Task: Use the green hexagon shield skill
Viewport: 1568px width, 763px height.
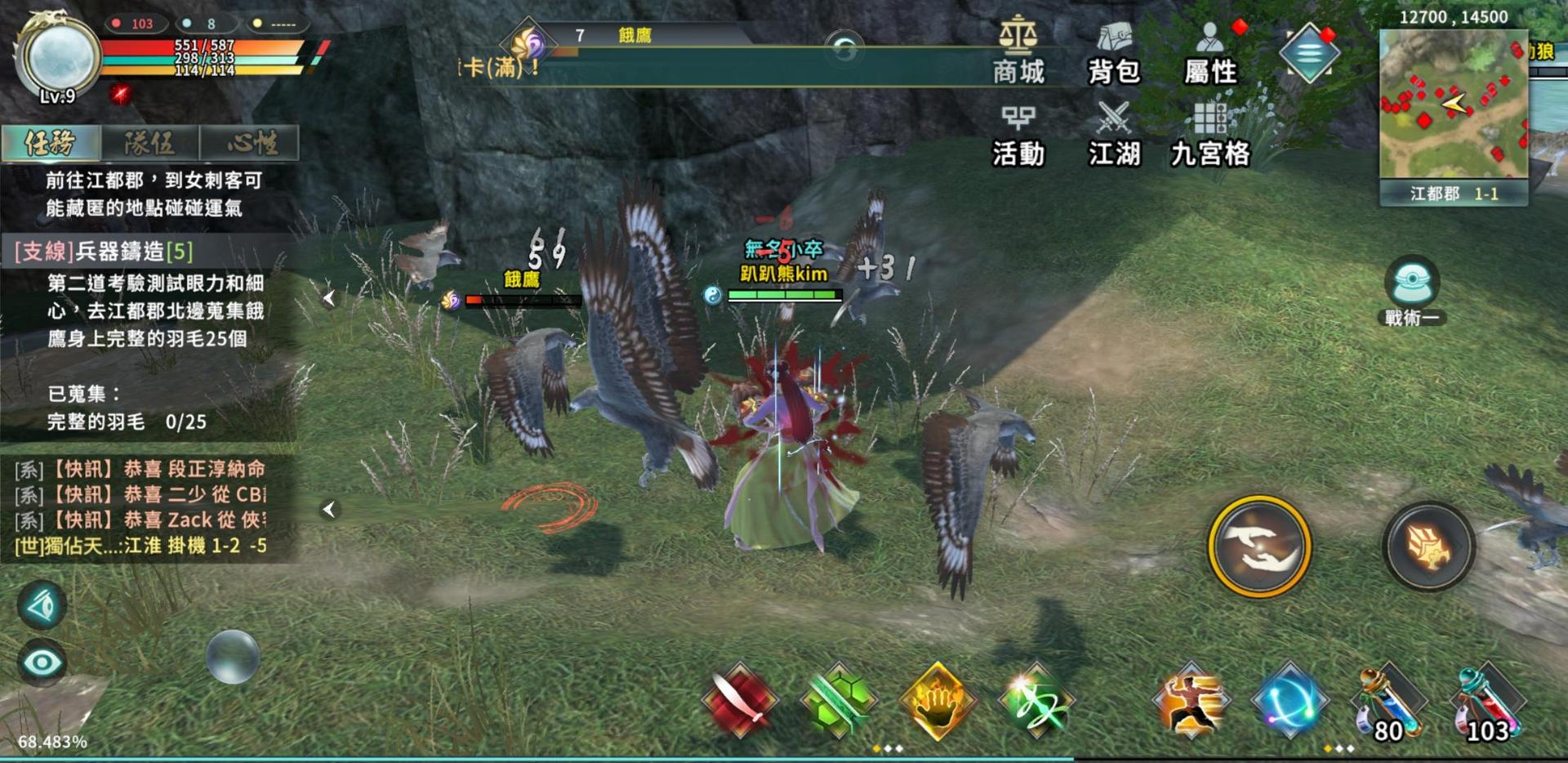Action: point(839,701)
